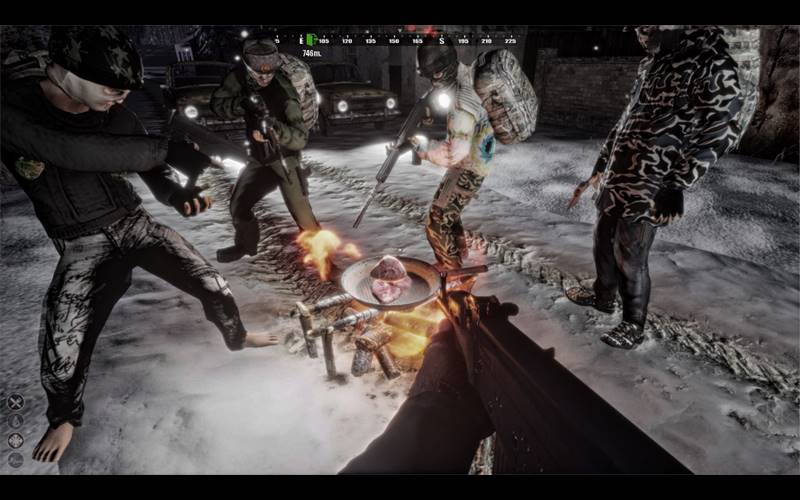Select the water drop thirst icon
800x500 pixels.
coord(15,421)
